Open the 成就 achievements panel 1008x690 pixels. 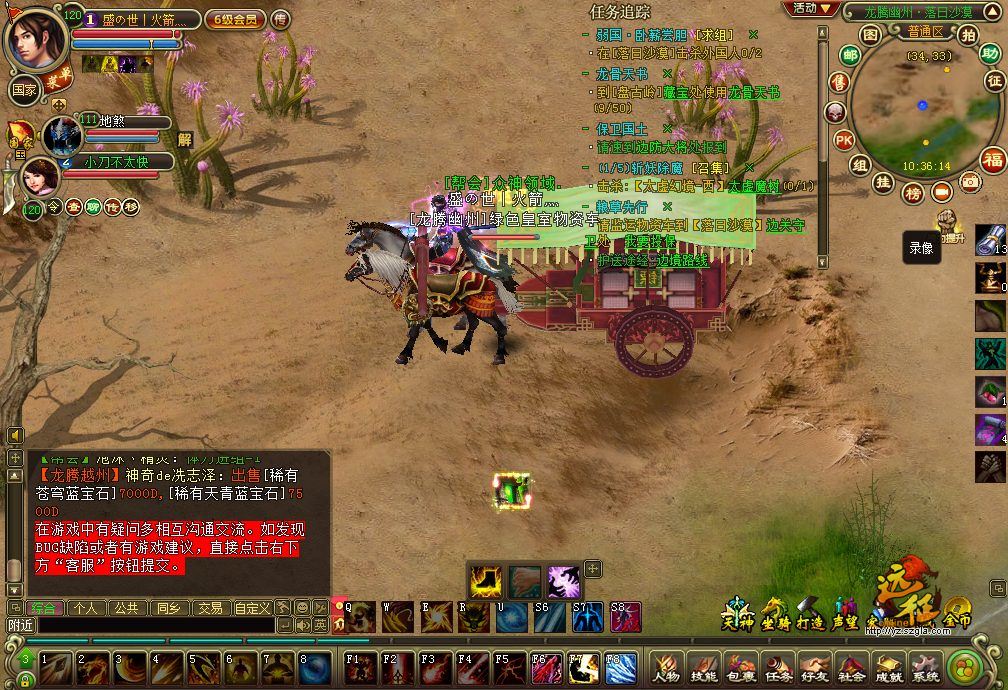[x=888, y=667]
